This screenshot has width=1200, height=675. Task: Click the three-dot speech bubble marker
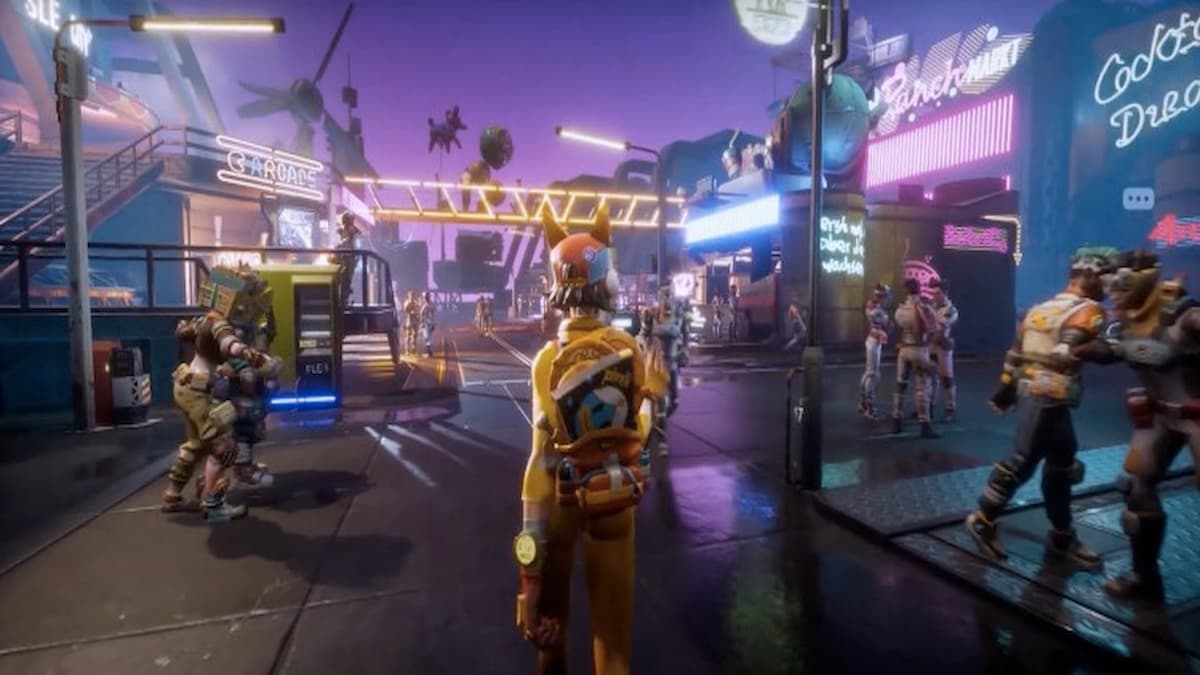click(x=1138, y=198)
